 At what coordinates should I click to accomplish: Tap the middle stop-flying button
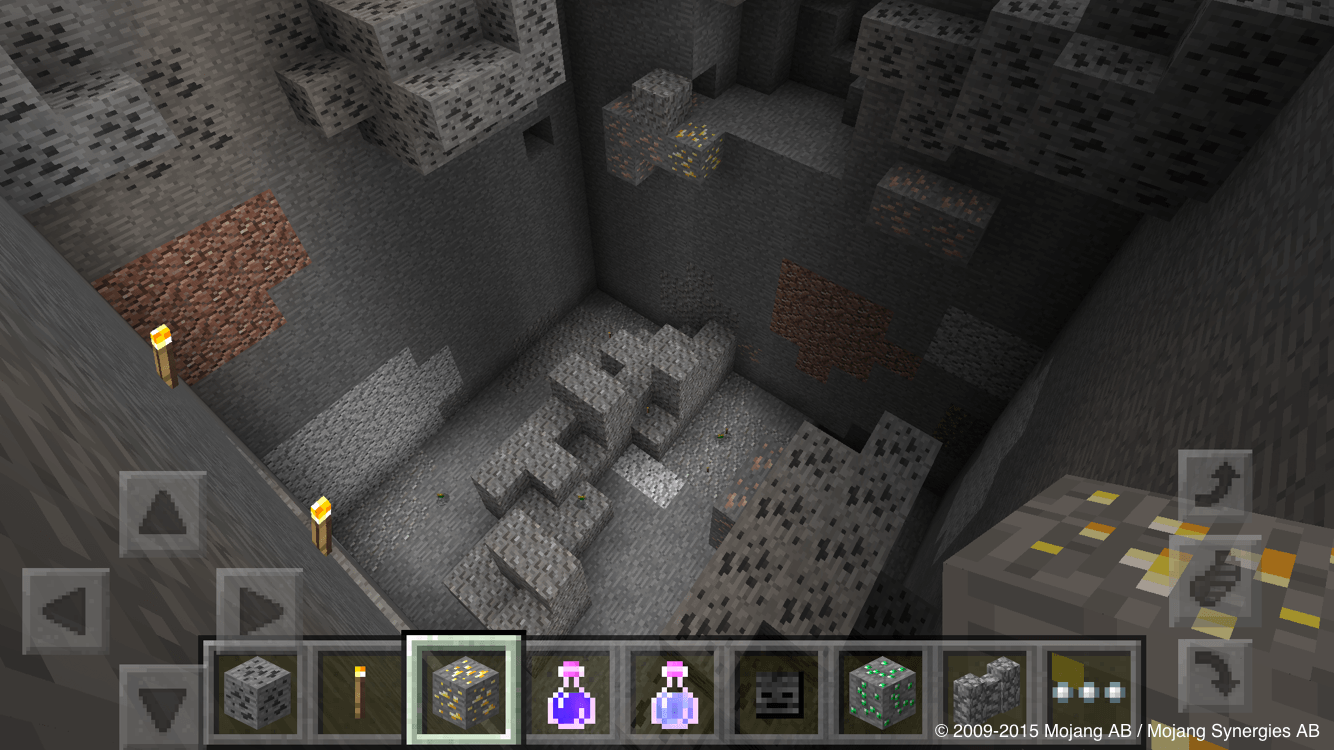coord(1215,578)
